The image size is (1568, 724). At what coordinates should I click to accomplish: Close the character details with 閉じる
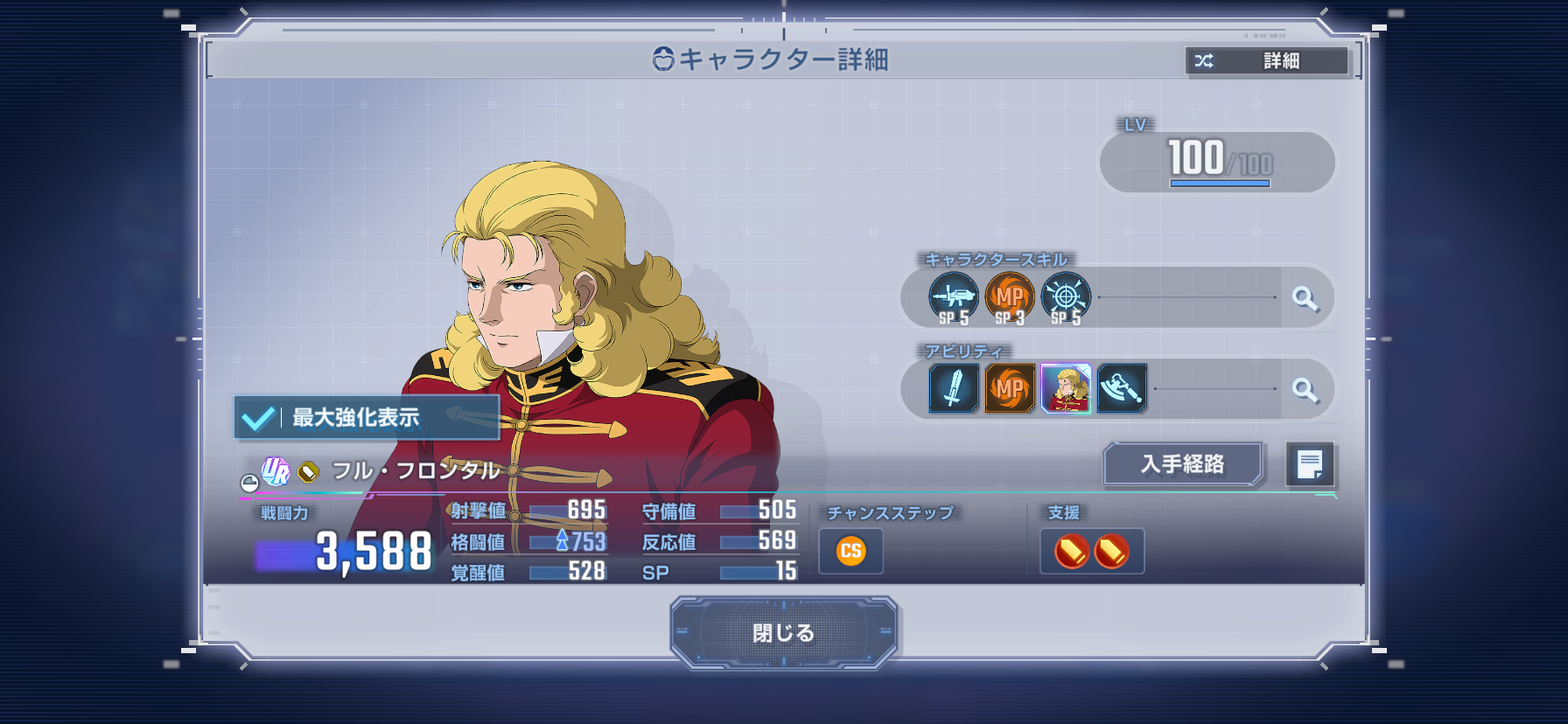(783, 632)
